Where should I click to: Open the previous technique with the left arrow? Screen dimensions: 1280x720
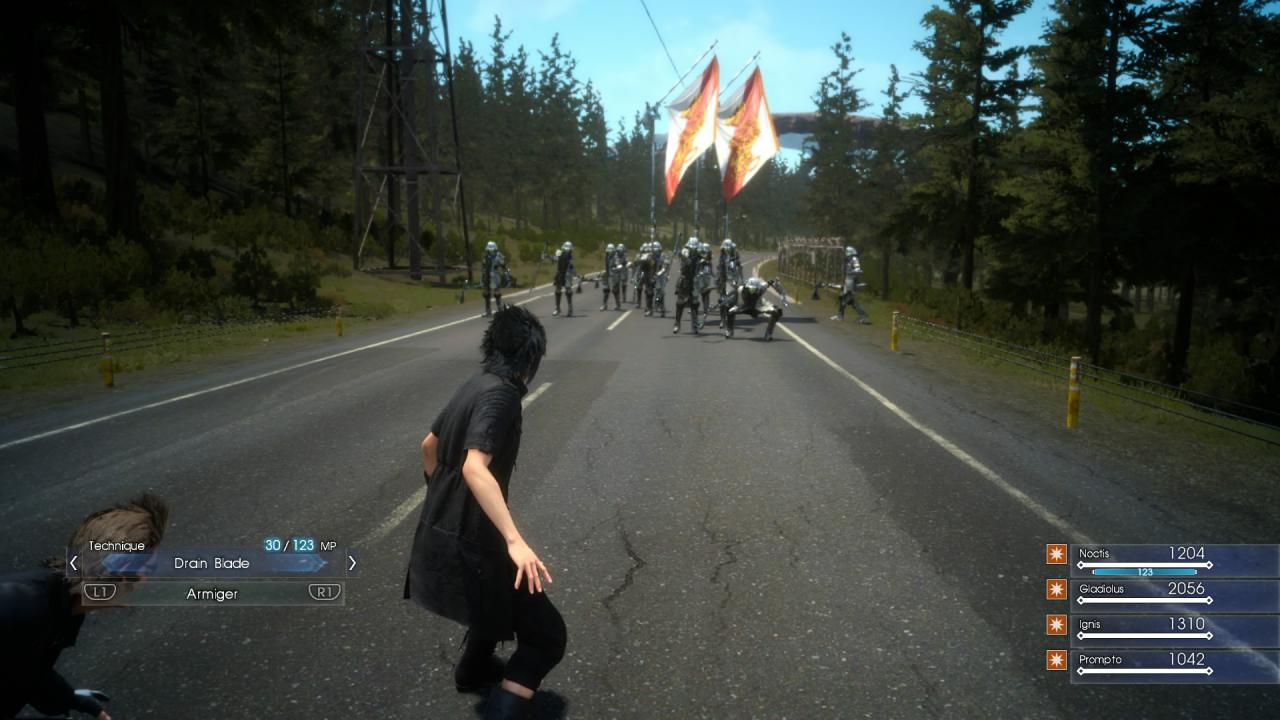(73, 563)
